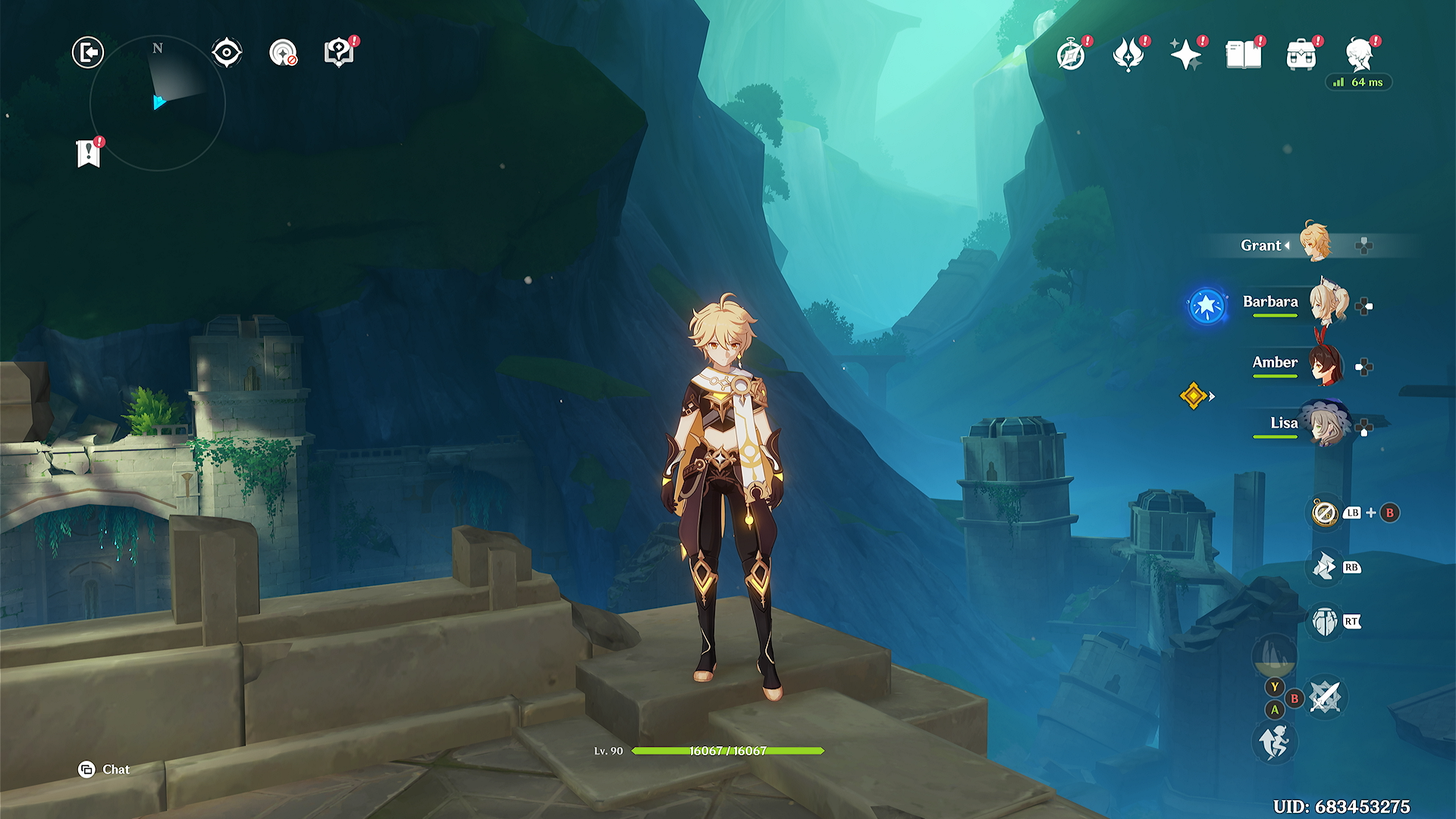Open the four-pointed star wish icon
1456x819 pixels.
(1185, 55)
